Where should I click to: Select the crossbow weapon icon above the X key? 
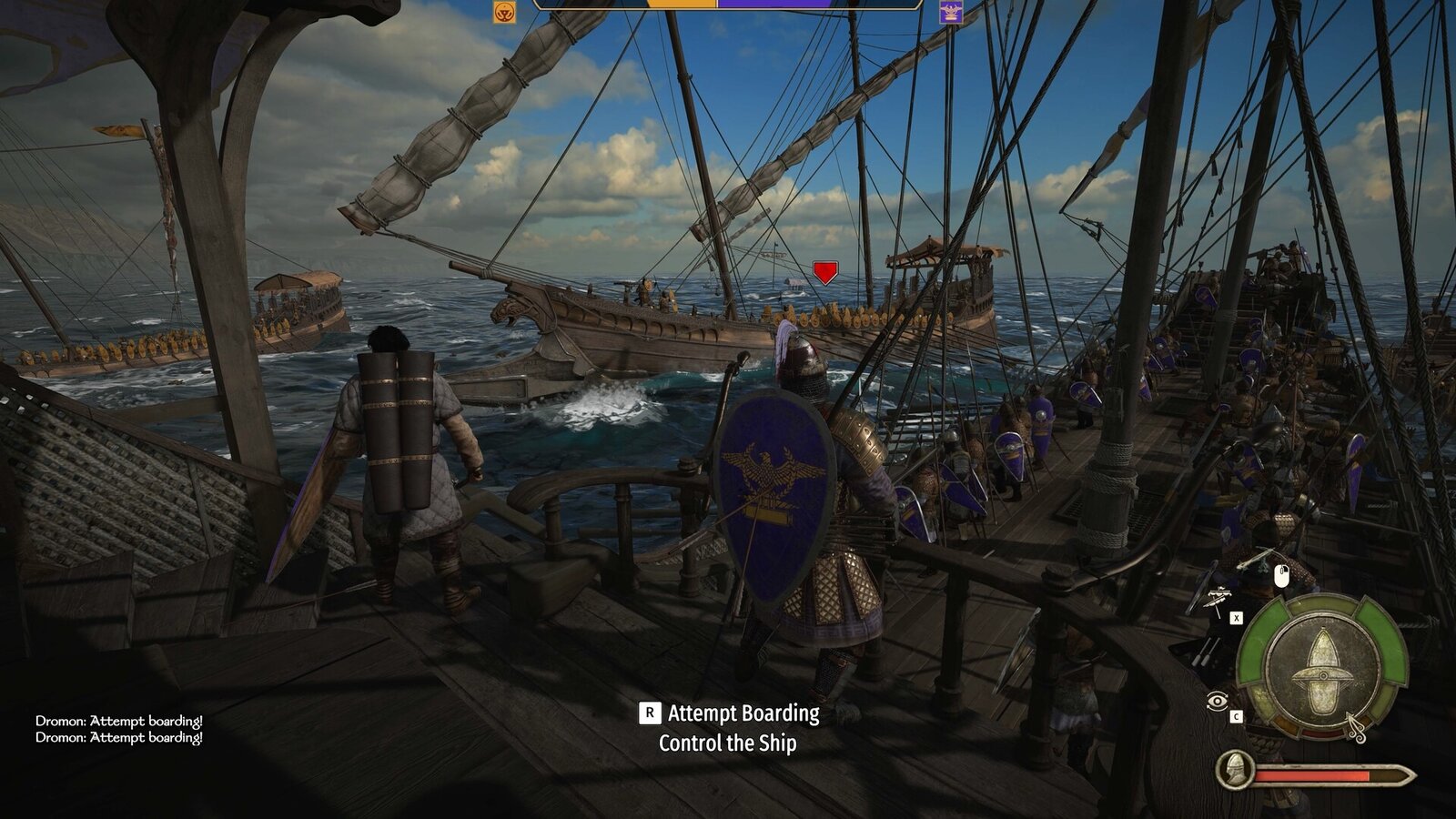click(1219, 596)
